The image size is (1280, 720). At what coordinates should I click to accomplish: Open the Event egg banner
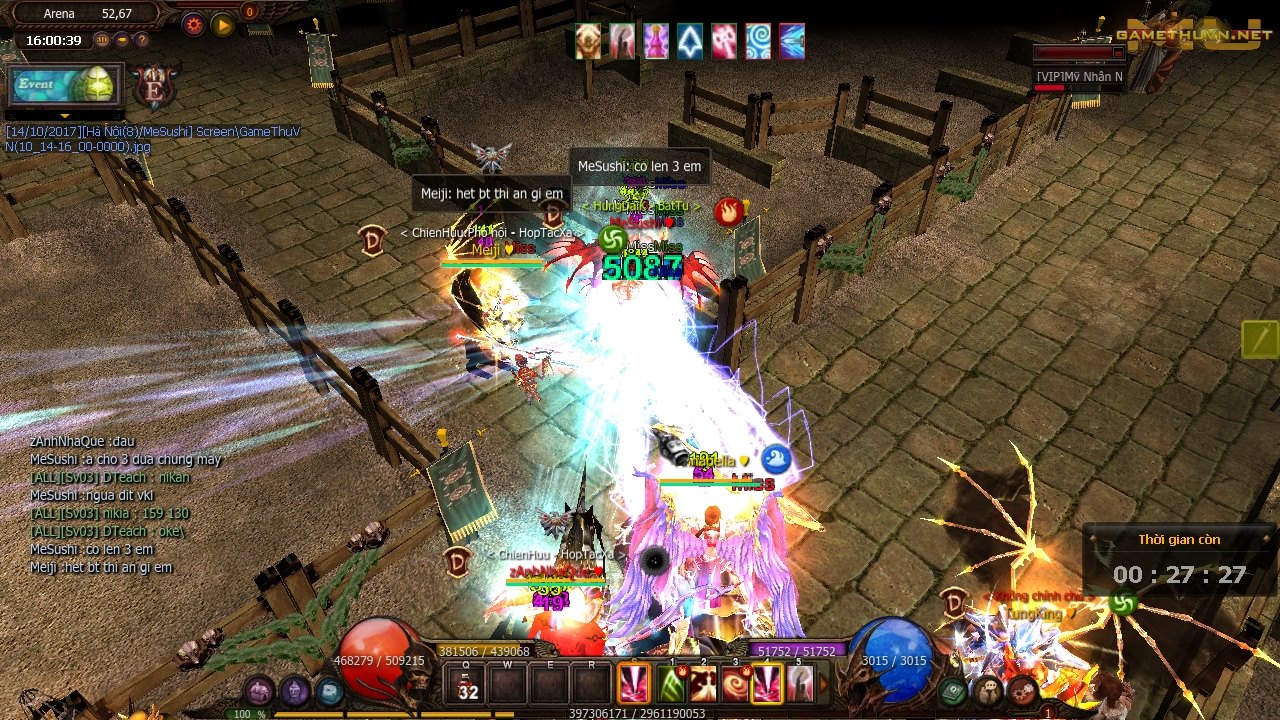click(66, 86)
